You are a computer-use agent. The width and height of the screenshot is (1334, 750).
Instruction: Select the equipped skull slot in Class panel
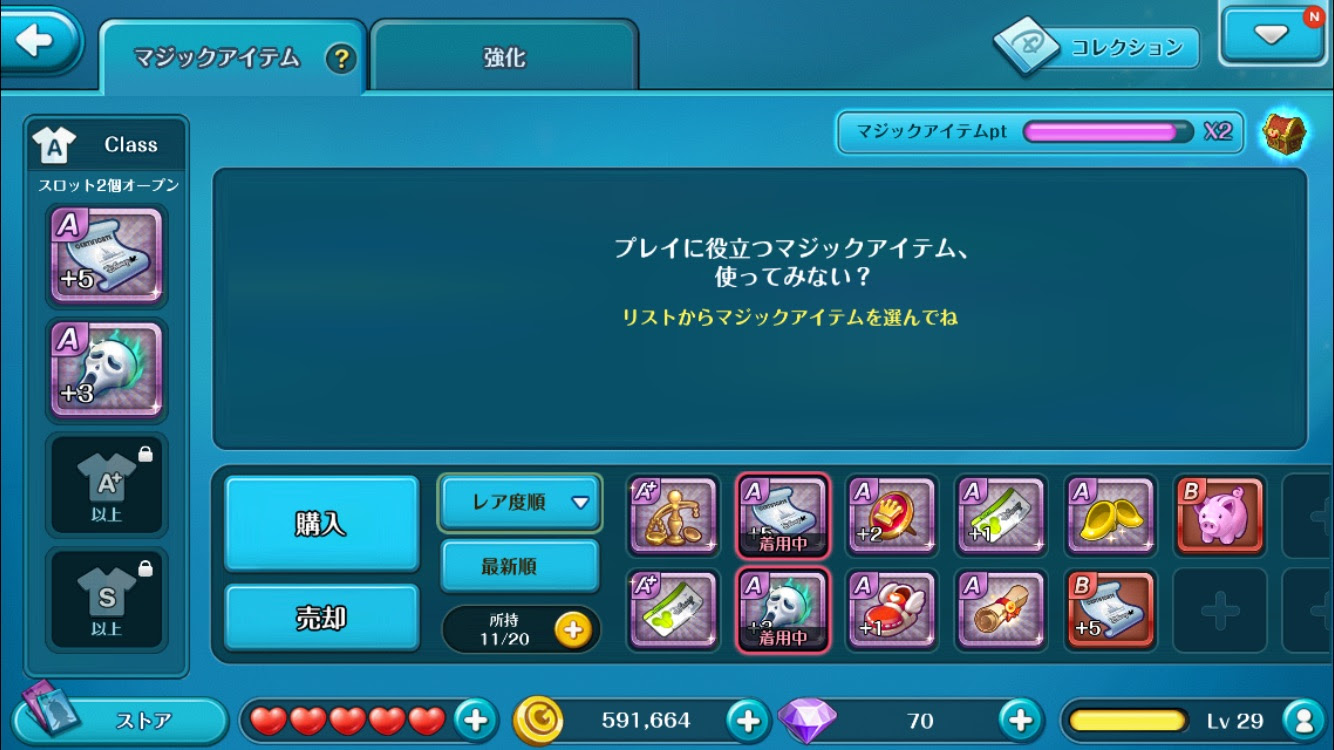[107, 371]
